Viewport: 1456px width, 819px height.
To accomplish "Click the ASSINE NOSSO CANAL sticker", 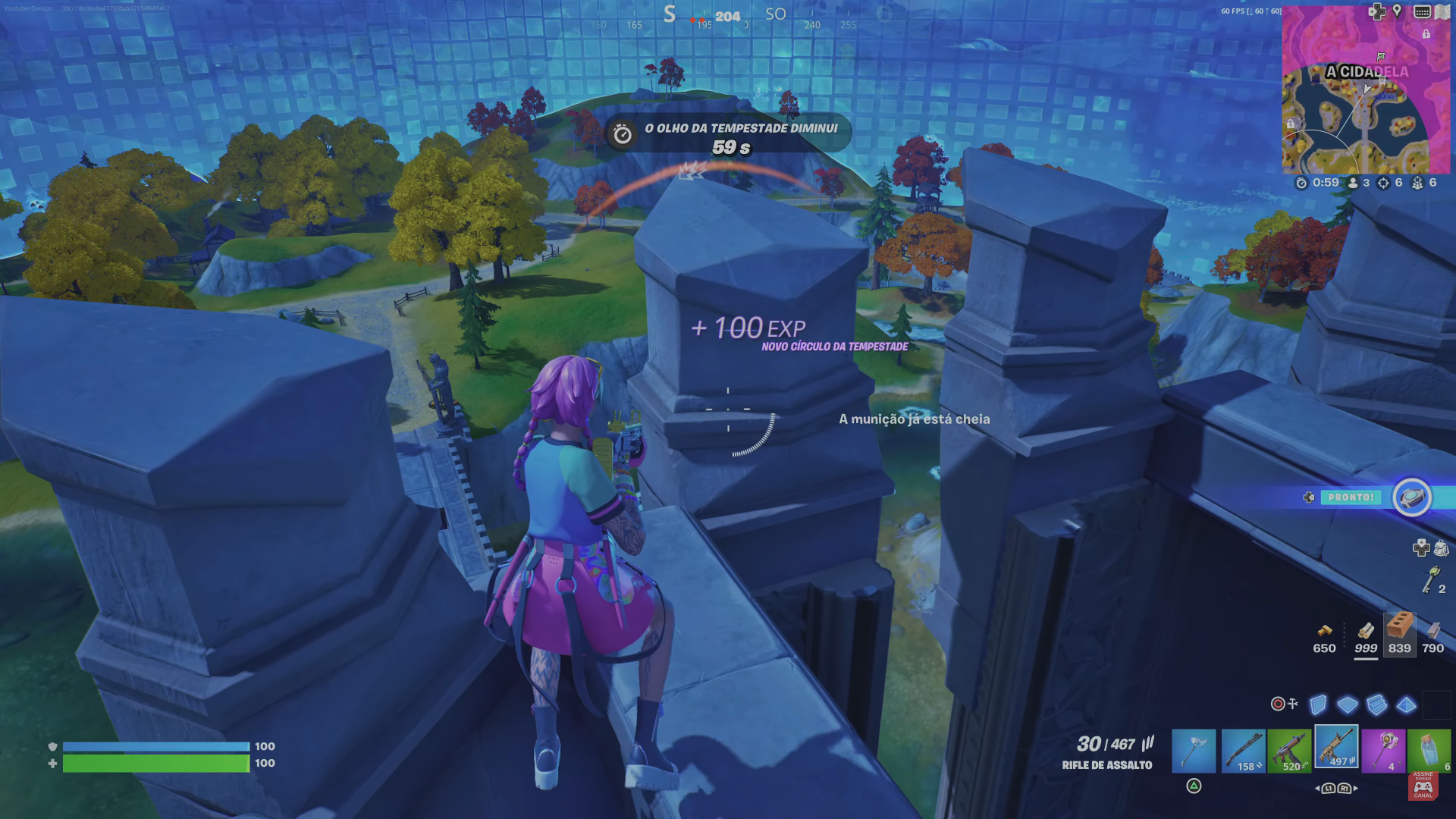I will pos(1423,787).
